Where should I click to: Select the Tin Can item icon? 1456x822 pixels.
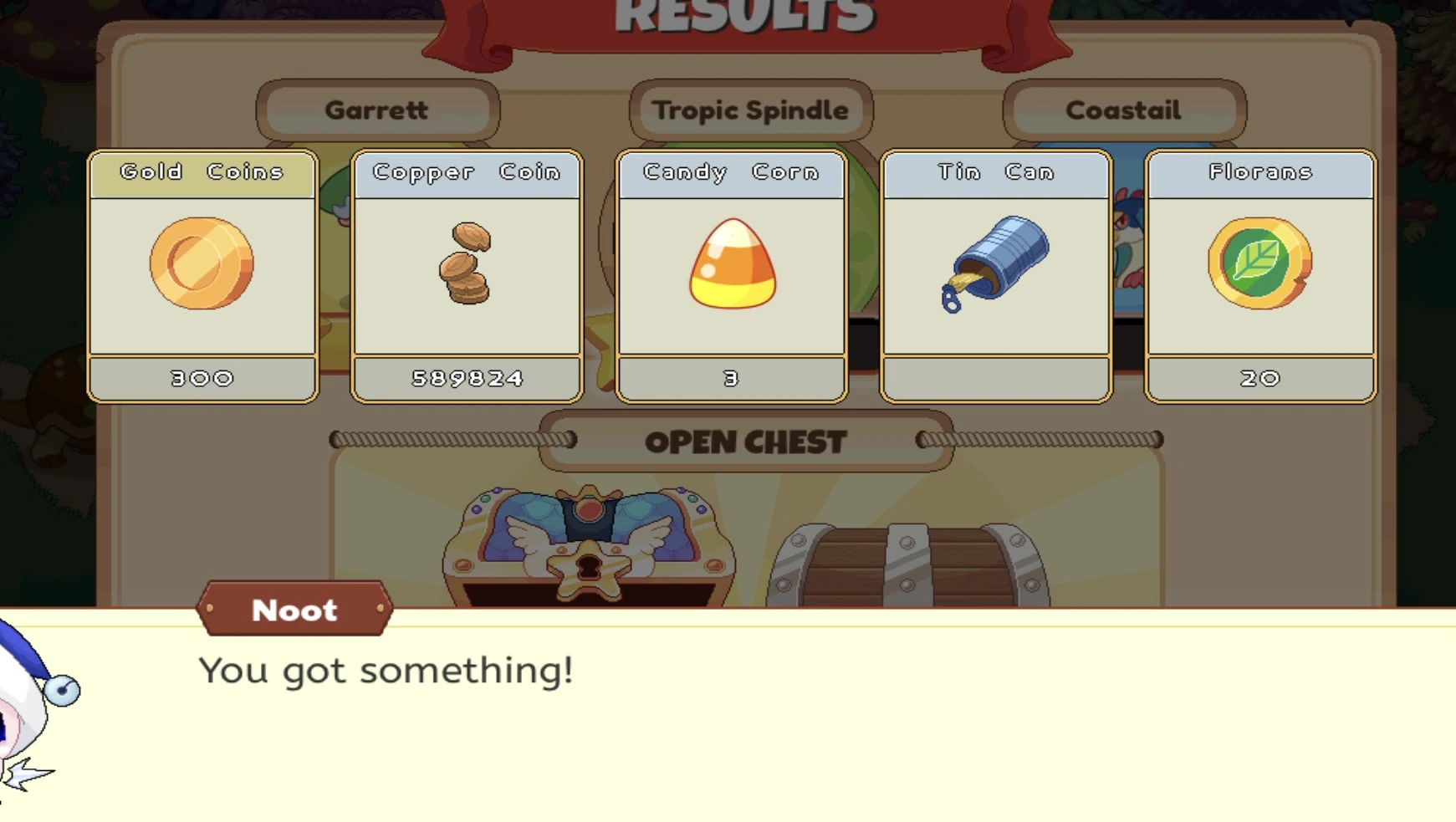[996, 263]
